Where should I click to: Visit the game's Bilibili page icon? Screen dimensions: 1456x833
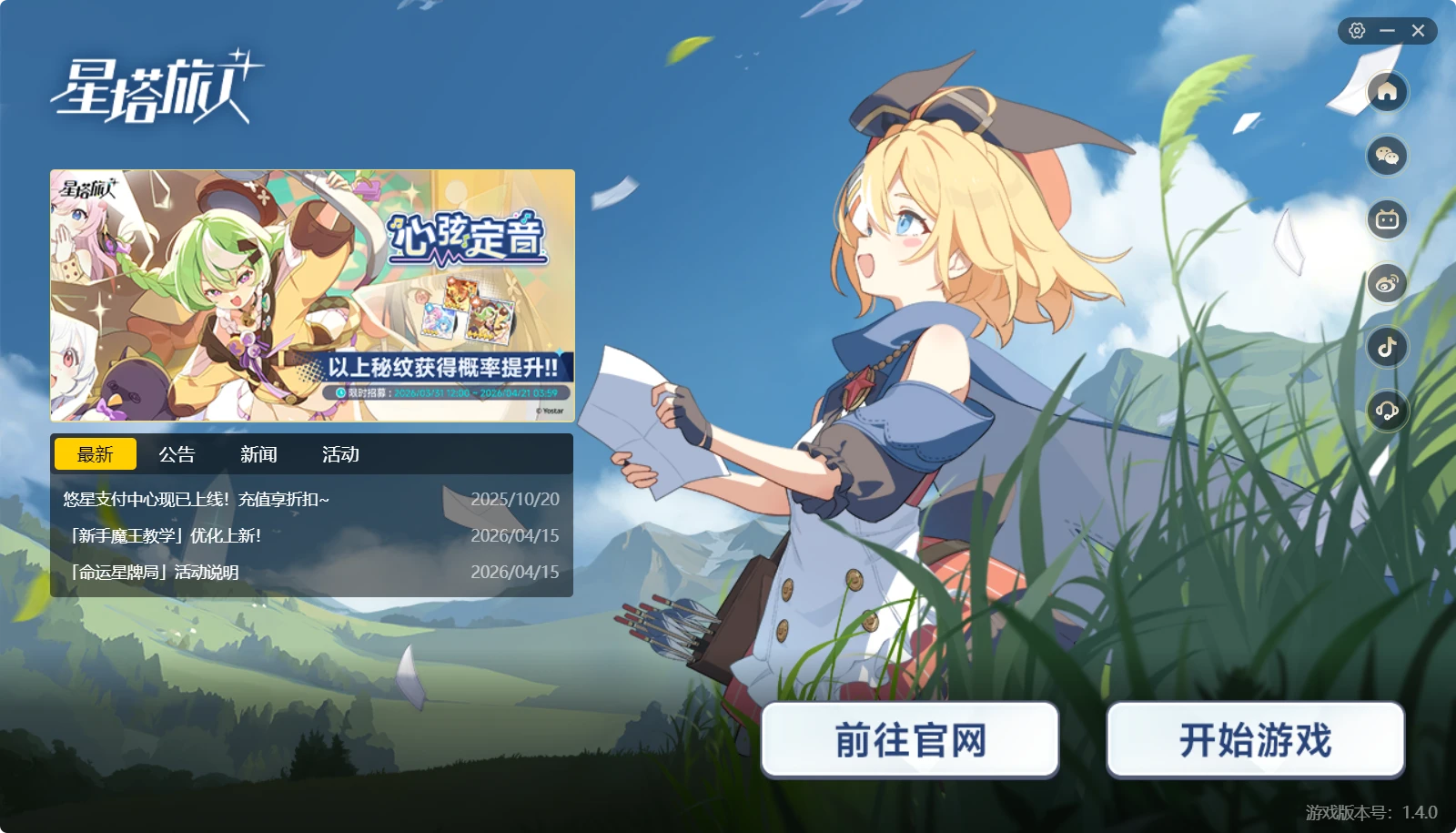click(x=1388, y=219)
